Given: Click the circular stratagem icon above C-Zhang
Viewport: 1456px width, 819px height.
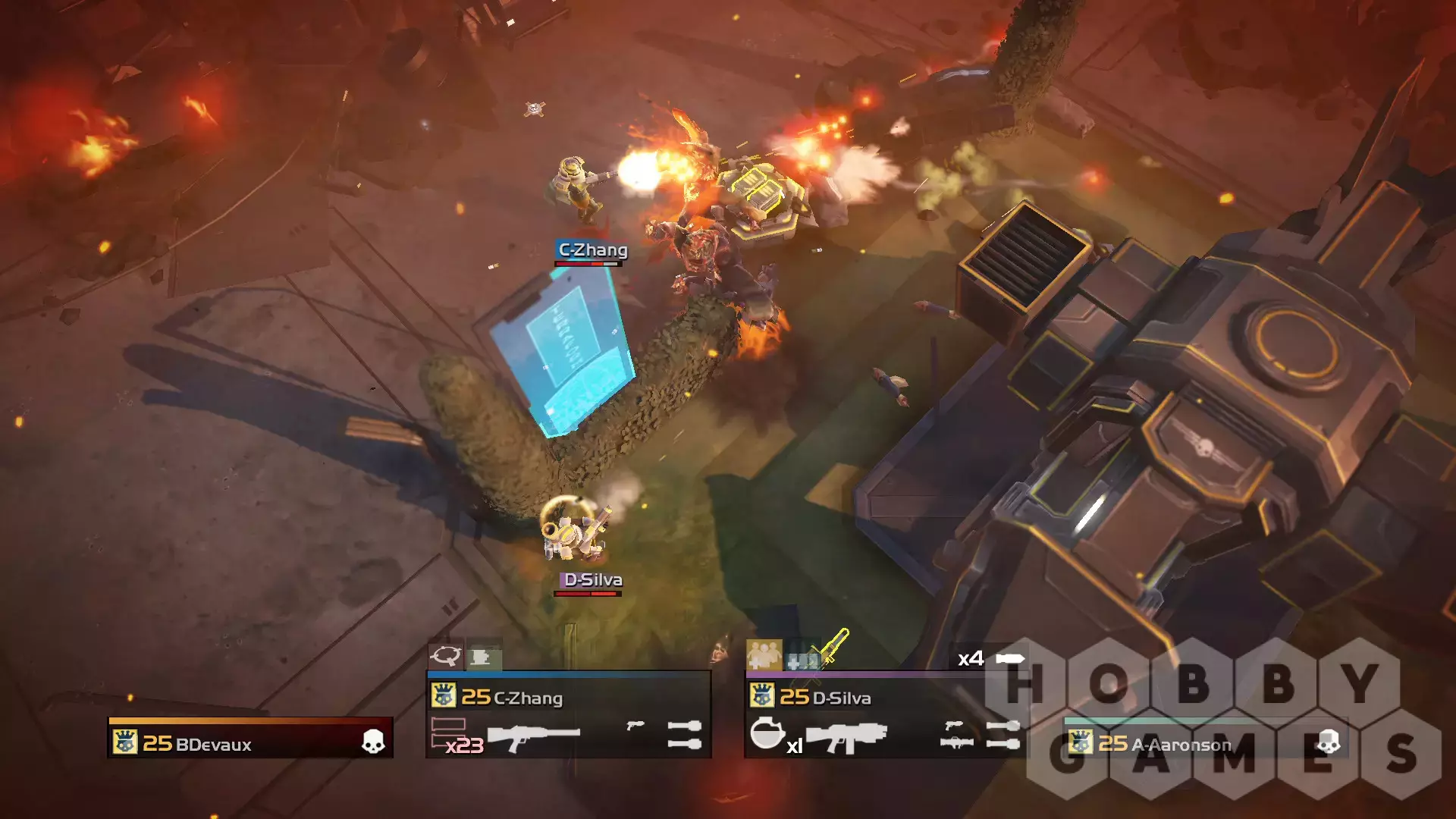Looking at the screenshot, I should (445, 655).
